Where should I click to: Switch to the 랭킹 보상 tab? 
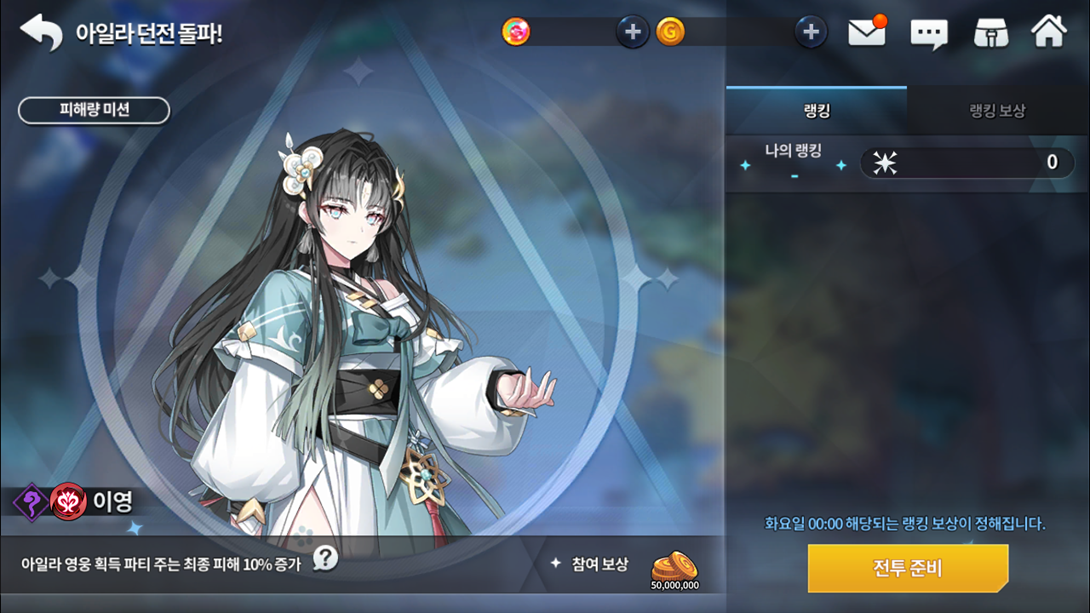coord(997,110)
